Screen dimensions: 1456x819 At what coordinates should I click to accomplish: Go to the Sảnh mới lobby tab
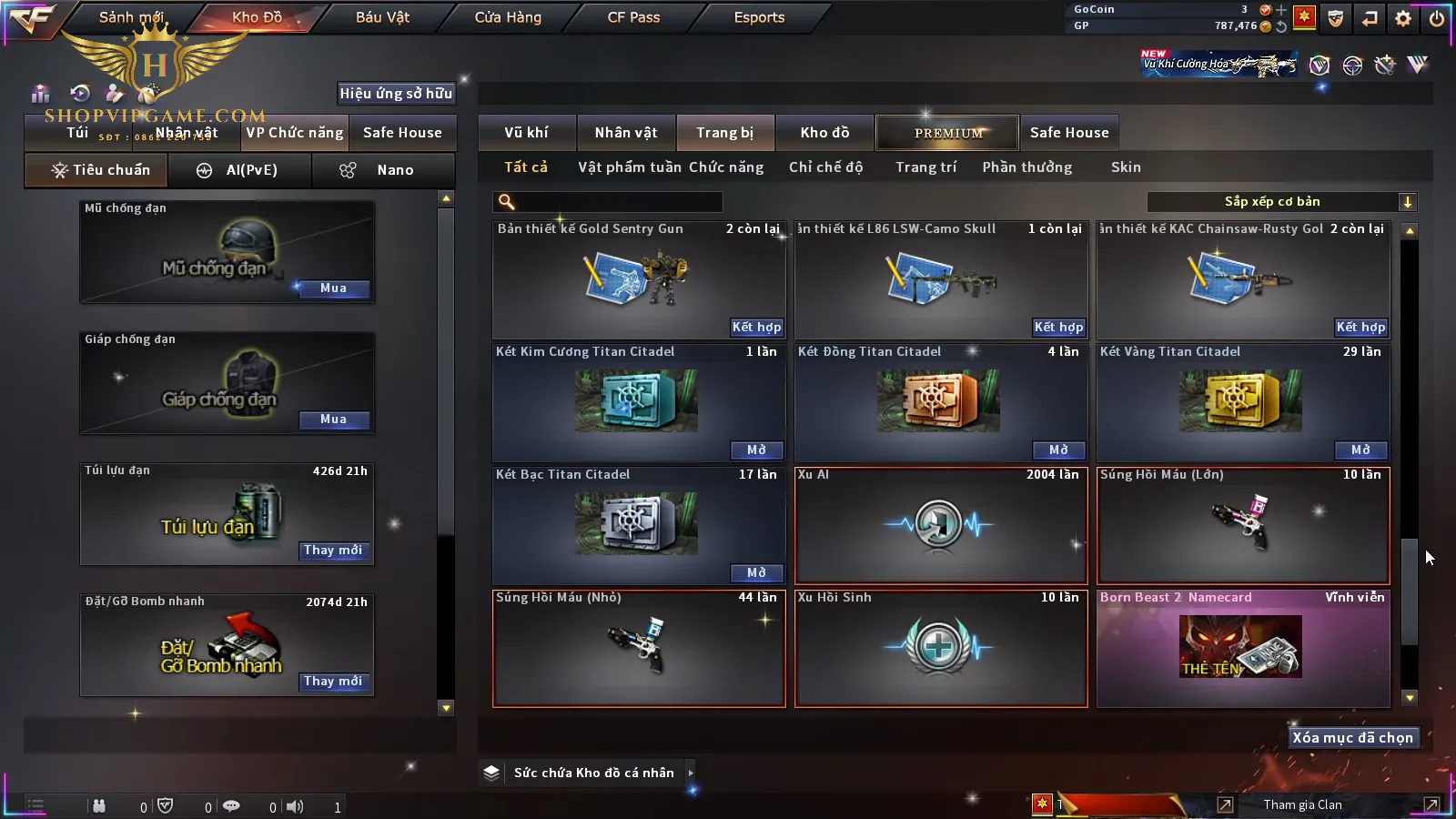(131, 17)
